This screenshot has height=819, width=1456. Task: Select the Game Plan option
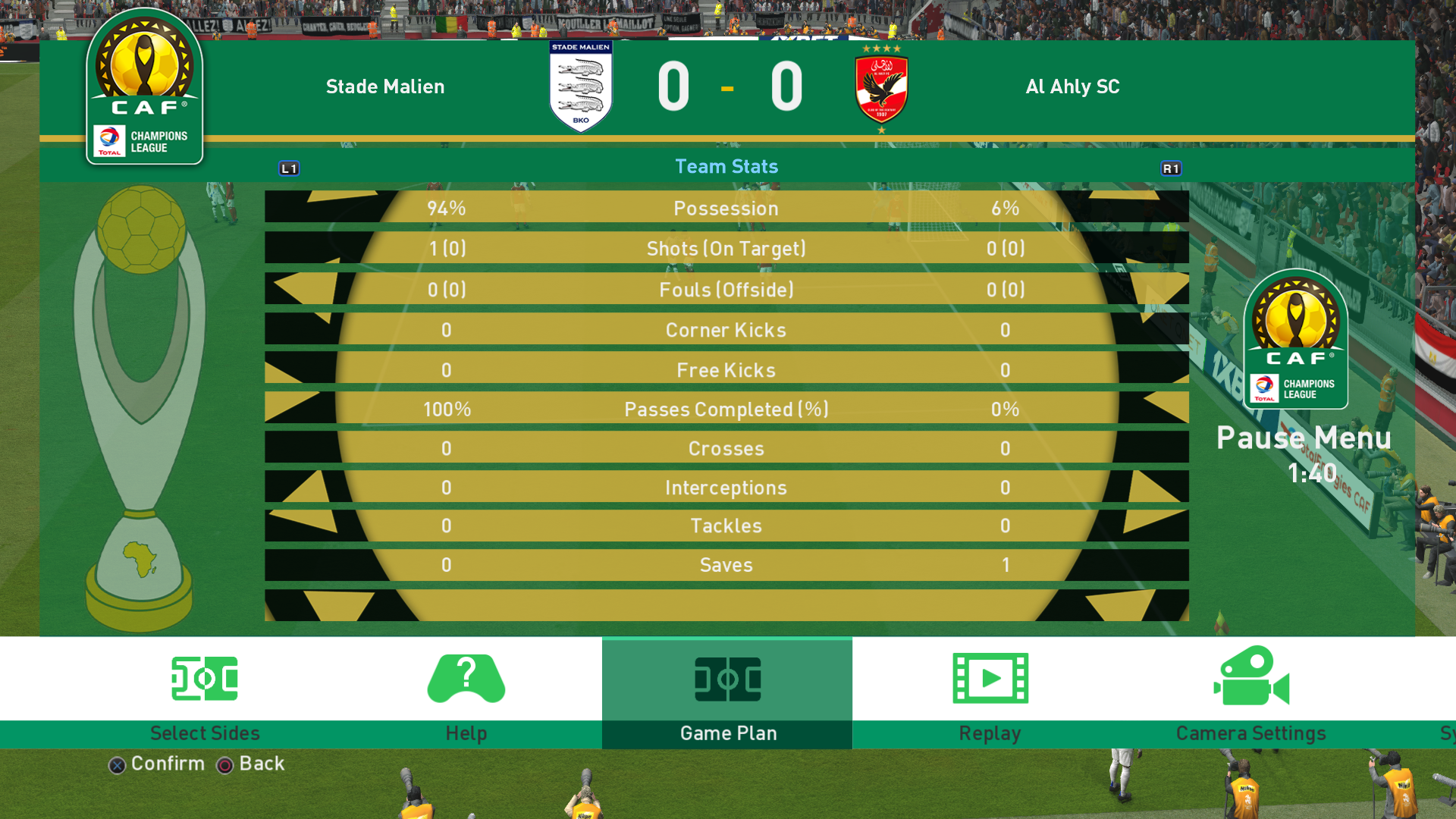[x=727, y=693]
